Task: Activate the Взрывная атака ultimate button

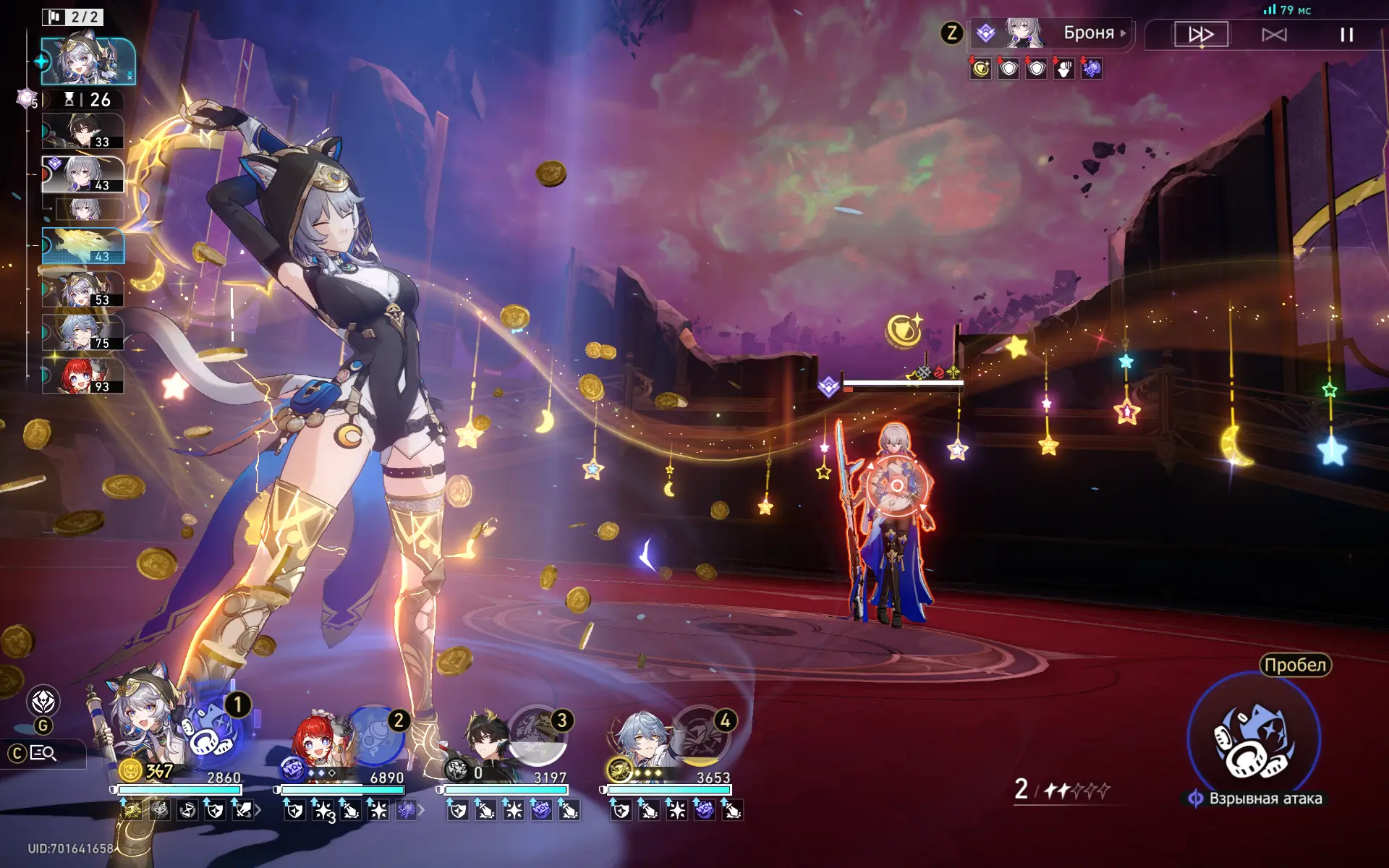Action: tap(1254, 739)
